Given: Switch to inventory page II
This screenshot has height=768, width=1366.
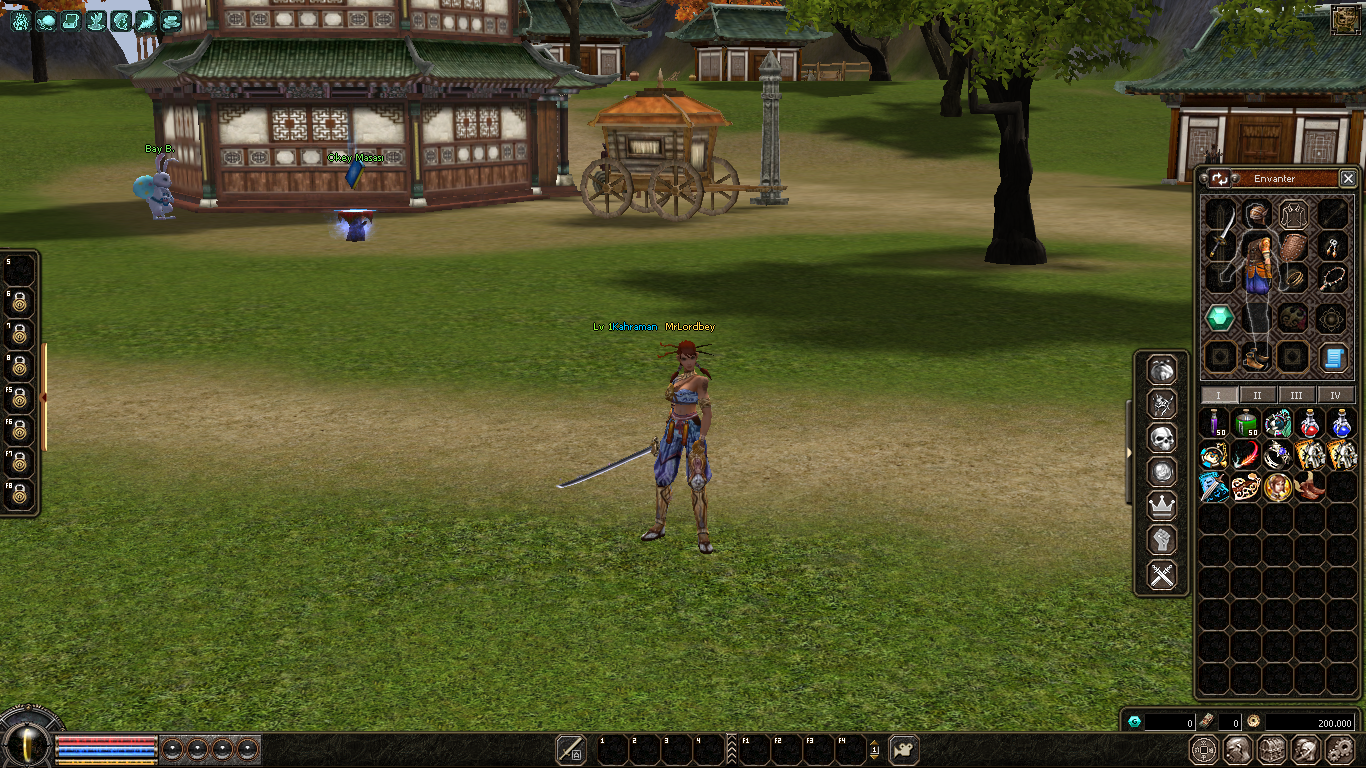Looking at the screenshot, I should click(x=1257, y=395).
